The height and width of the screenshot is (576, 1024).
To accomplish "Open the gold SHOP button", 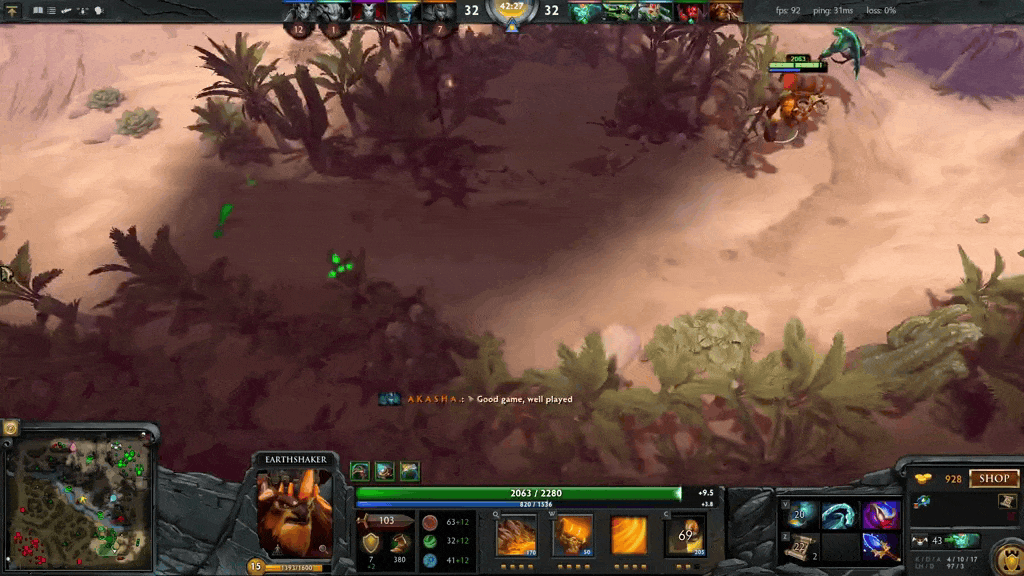I will [993, 479].
